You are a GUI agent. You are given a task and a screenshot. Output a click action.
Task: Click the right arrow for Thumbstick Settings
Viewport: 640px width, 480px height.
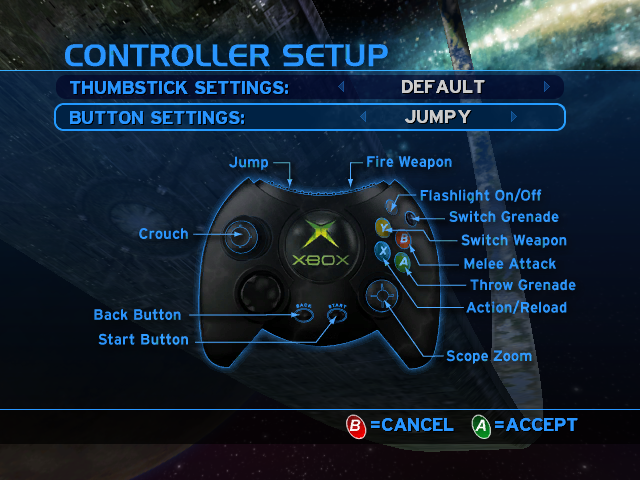click(547, 87)
